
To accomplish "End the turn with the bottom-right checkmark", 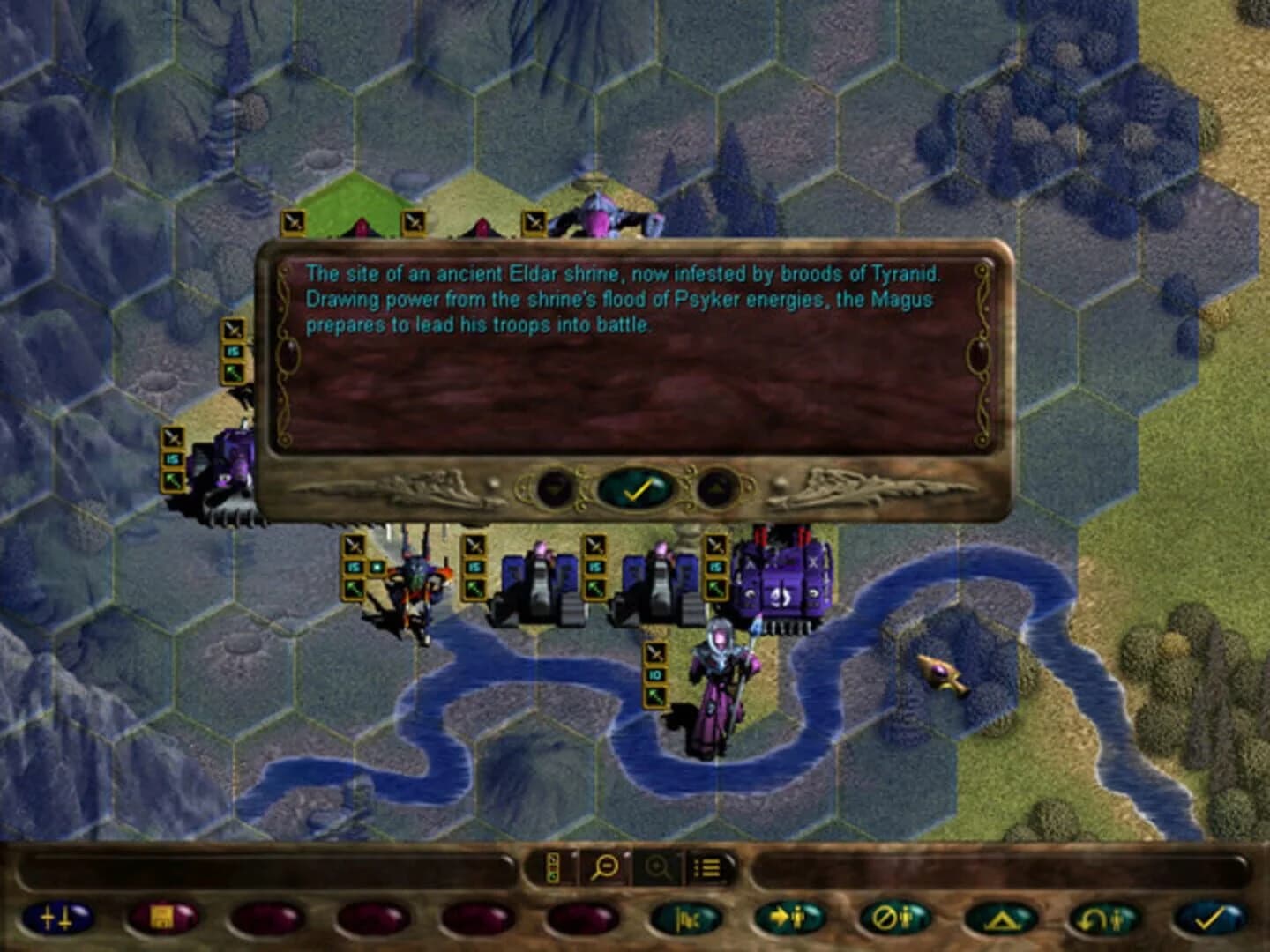I will pos(1210,917).
